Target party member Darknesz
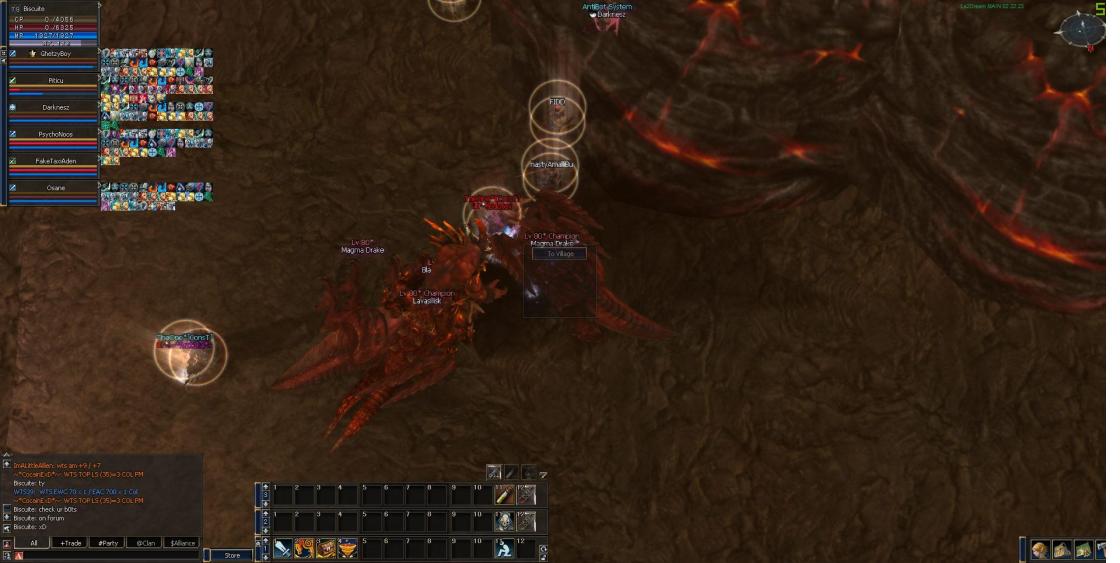This screenshot has height=563, width=1120. pos(55,107)
